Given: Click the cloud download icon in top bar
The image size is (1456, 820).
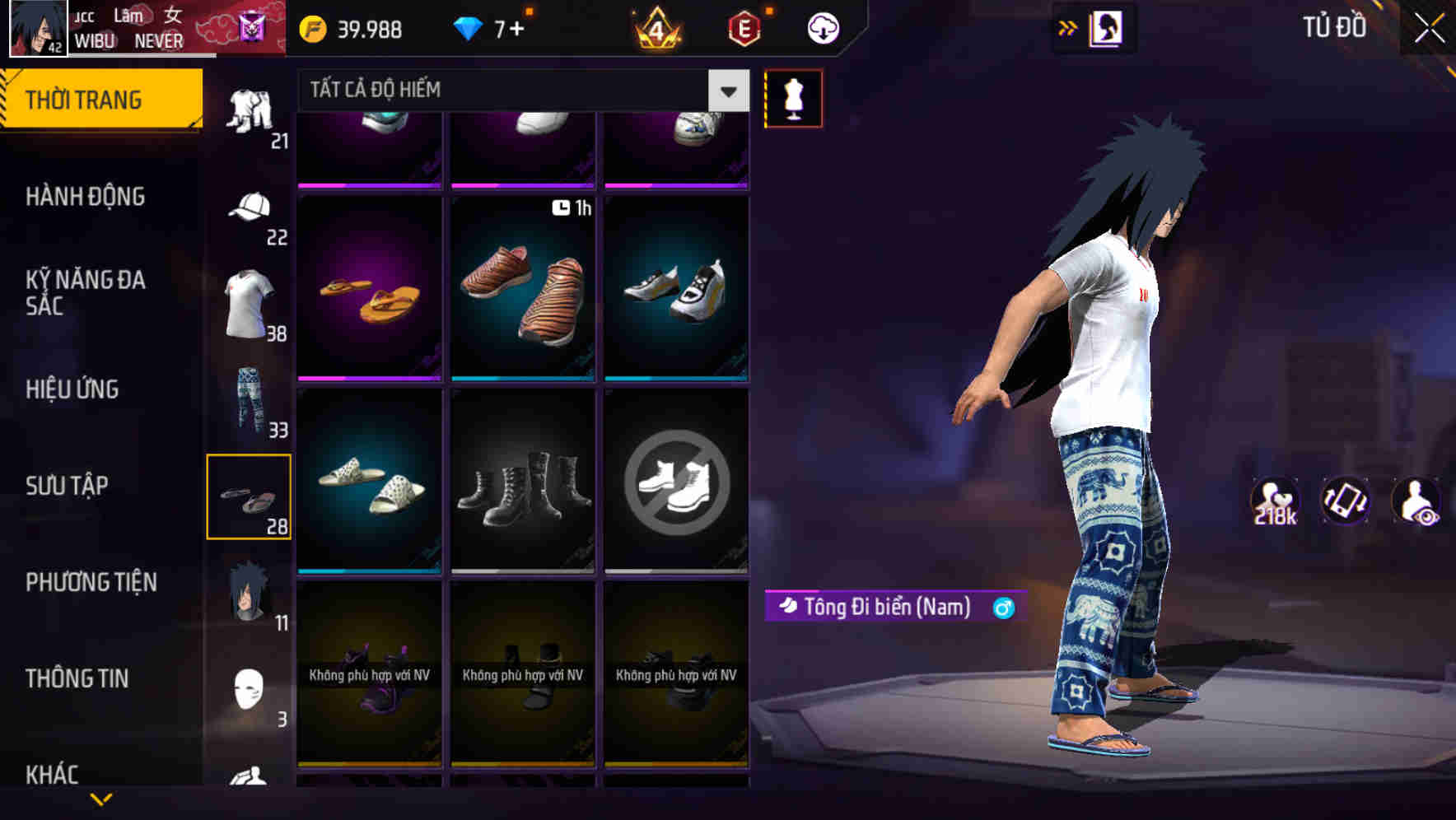Looking at the screenshot, I should pos(822,27).
